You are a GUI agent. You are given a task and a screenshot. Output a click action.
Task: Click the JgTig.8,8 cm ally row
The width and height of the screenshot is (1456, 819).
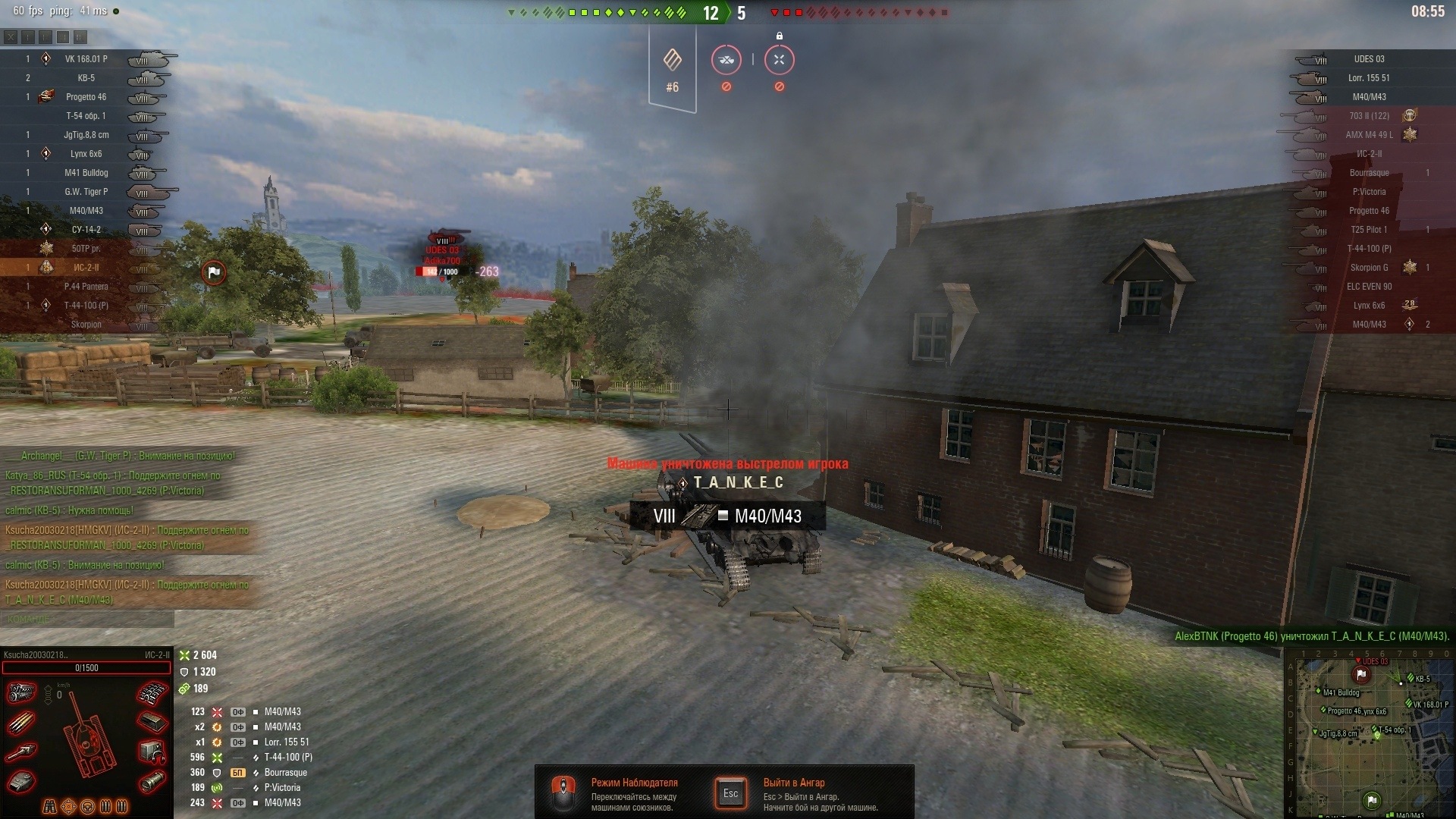86,135
